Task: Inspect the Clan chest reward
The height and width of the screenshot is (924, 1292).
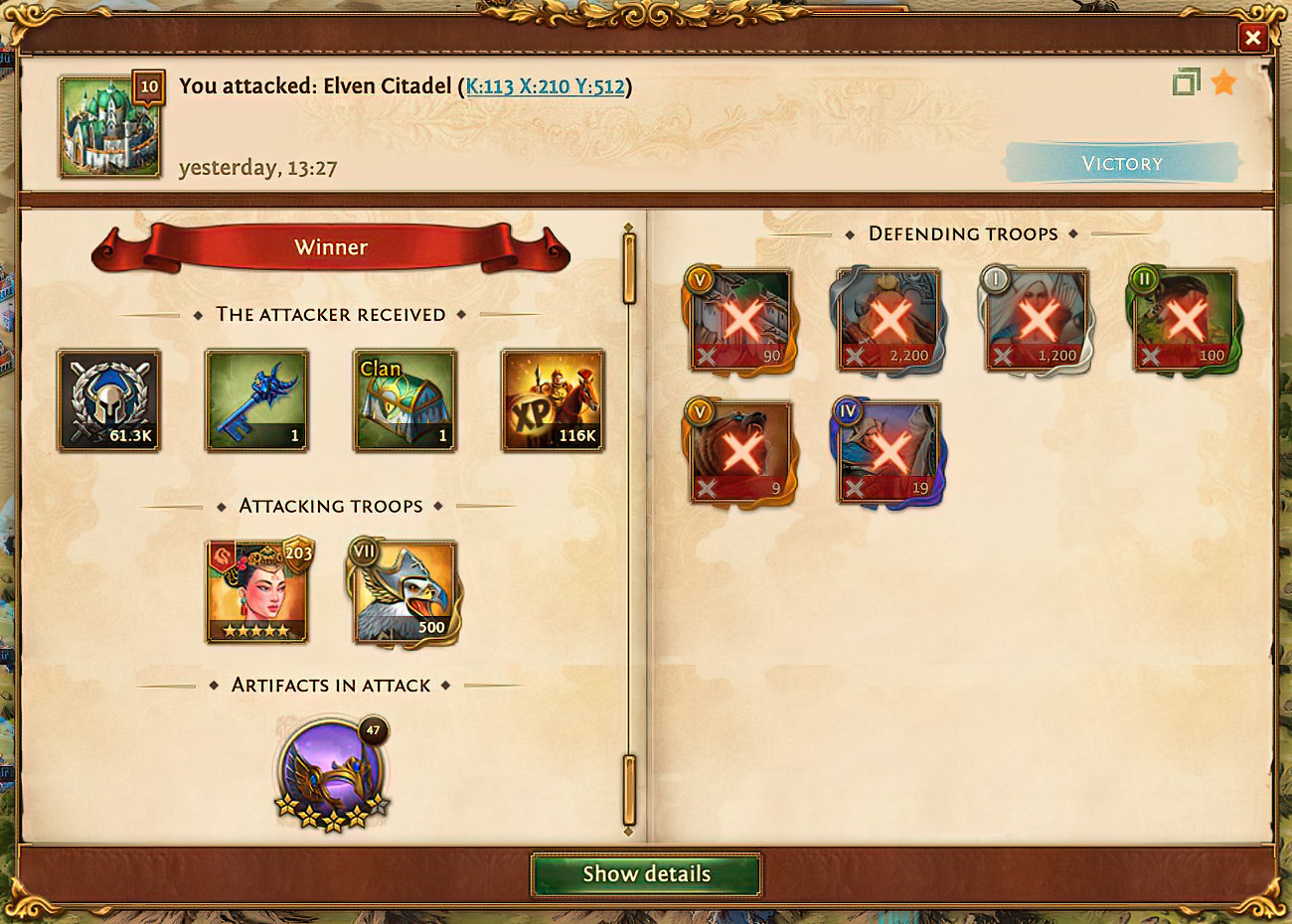Action: tap(404, 400)
